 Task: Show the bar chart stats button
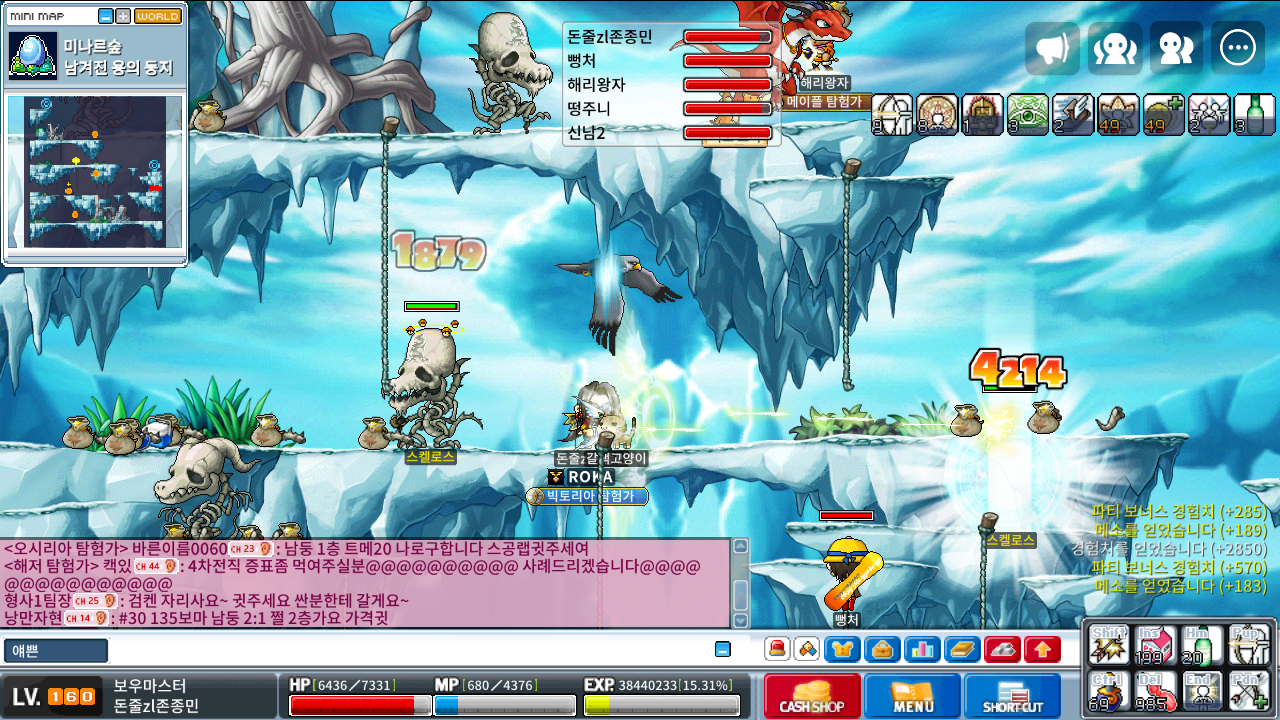922,650
